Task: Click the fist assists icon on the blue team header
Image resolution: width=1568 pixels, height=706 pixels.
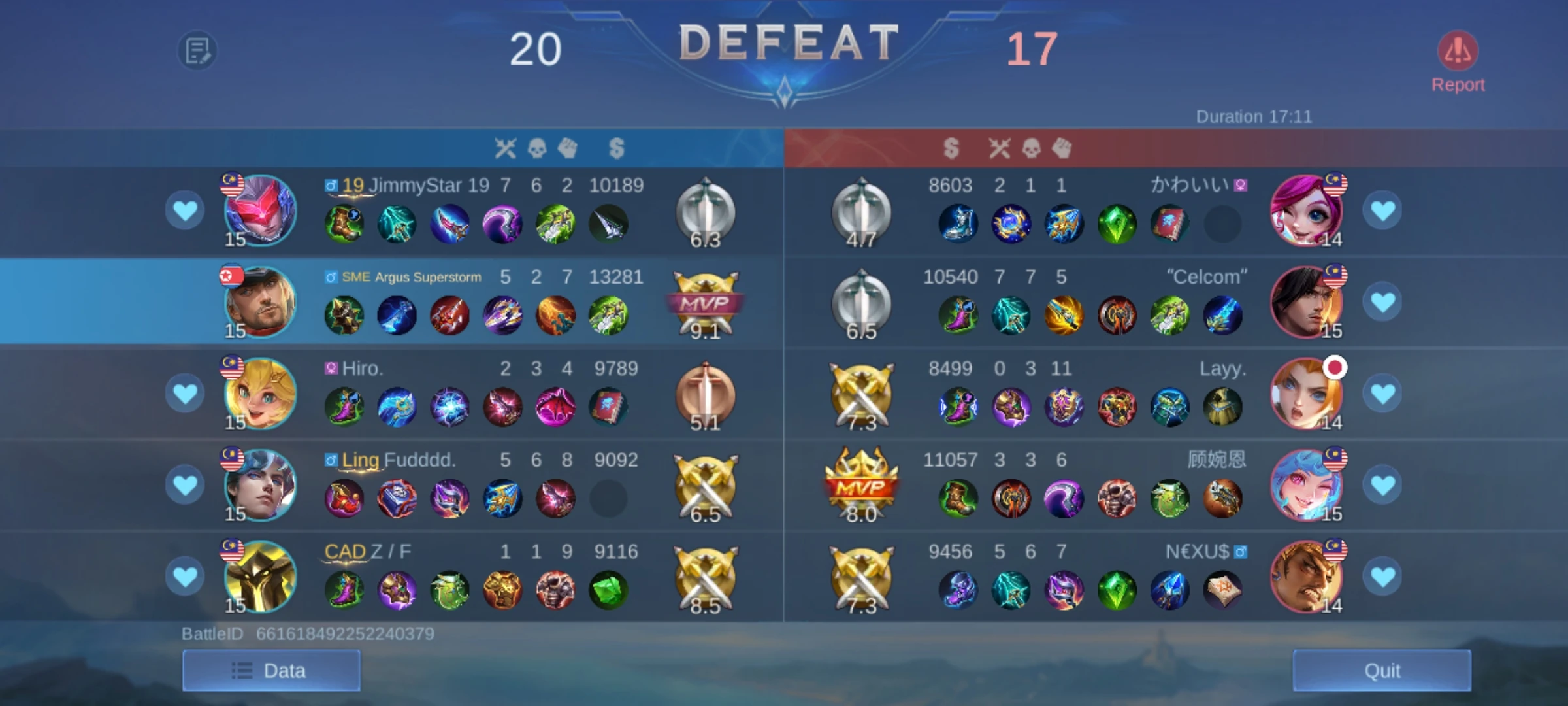Action: [x=568, y=149]
